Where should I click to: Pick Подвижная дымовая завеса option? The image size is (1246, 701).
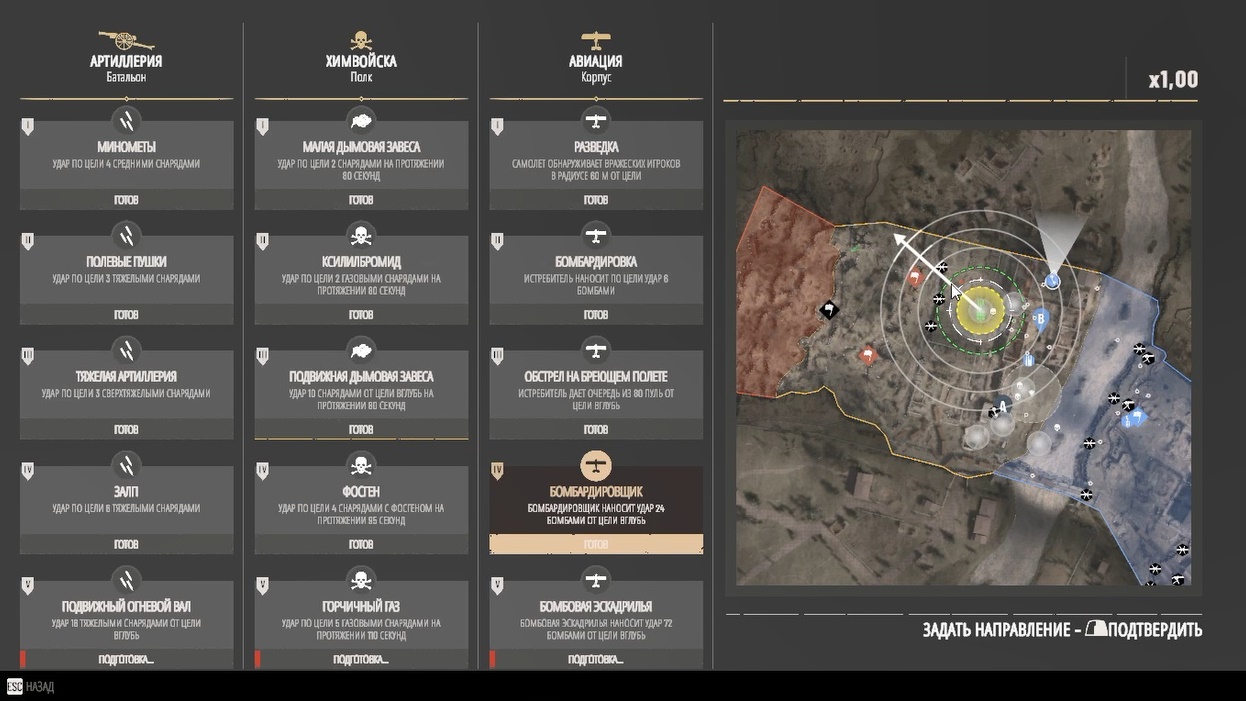click(x=361, y=387)
